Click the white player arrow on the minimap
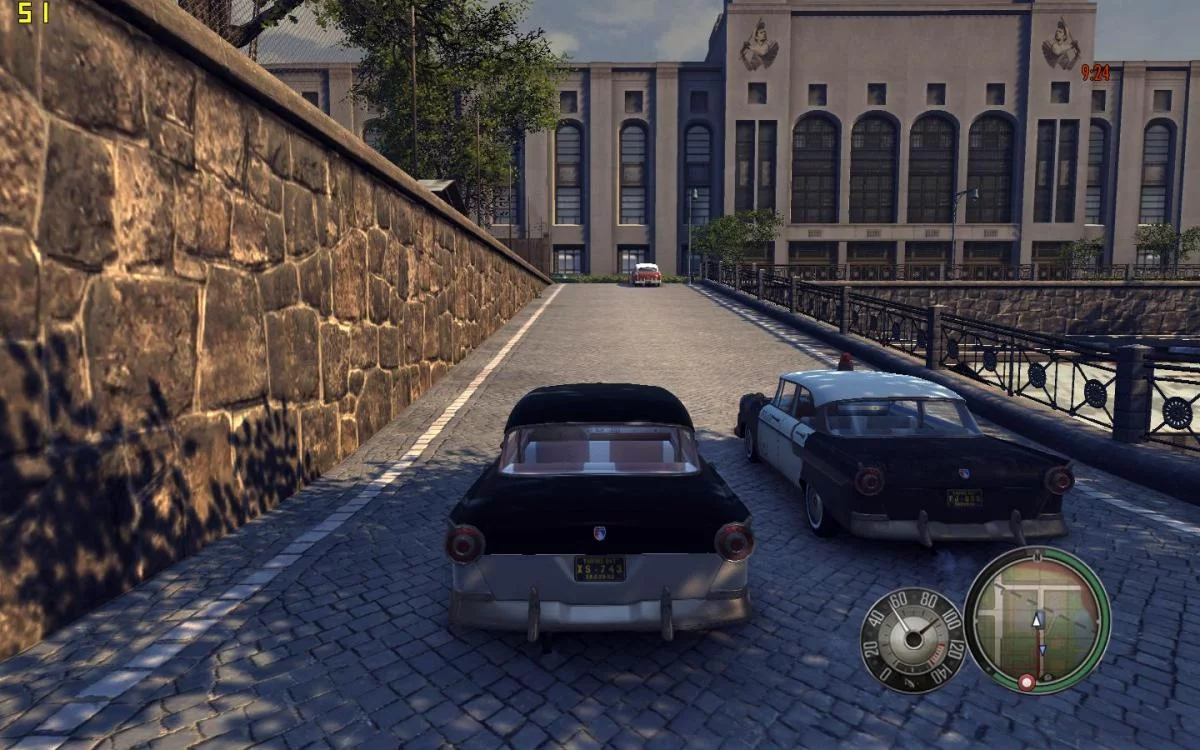Screen dimensions: 1200x750 tap(1037, 620)
